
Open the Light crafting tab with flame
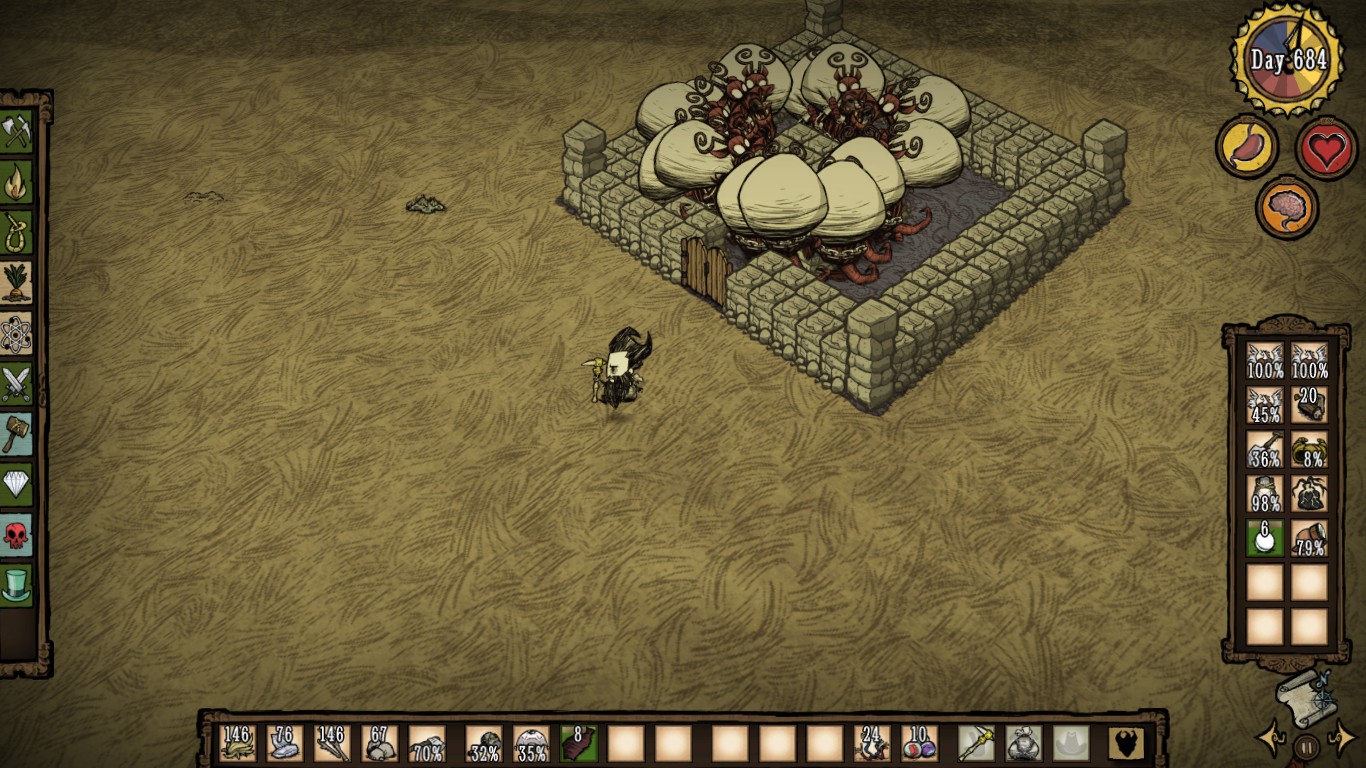(17, 183)
